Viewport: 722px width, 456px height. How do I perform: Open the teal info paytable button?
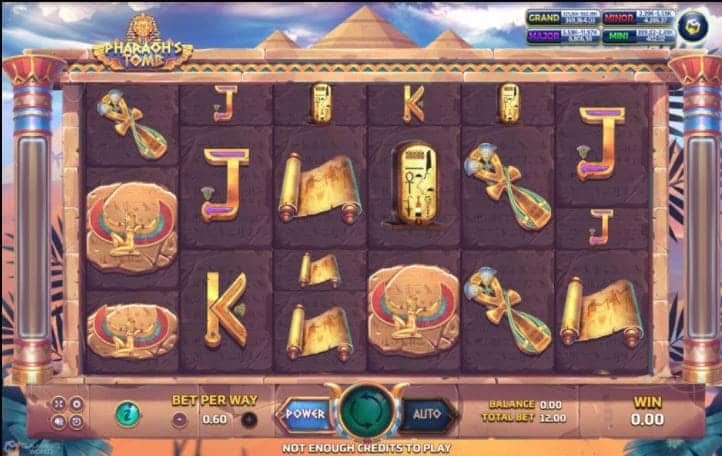pyautogui.click(x=127, y=413)
